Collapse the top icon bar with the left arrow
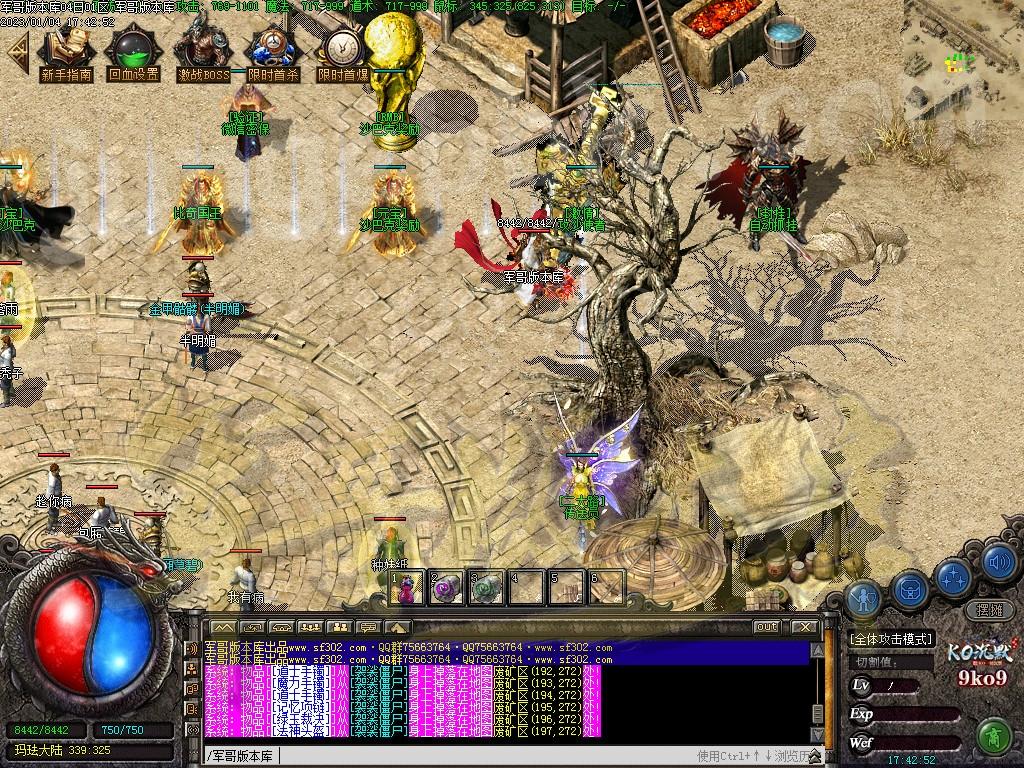 (x=17, y=53)
